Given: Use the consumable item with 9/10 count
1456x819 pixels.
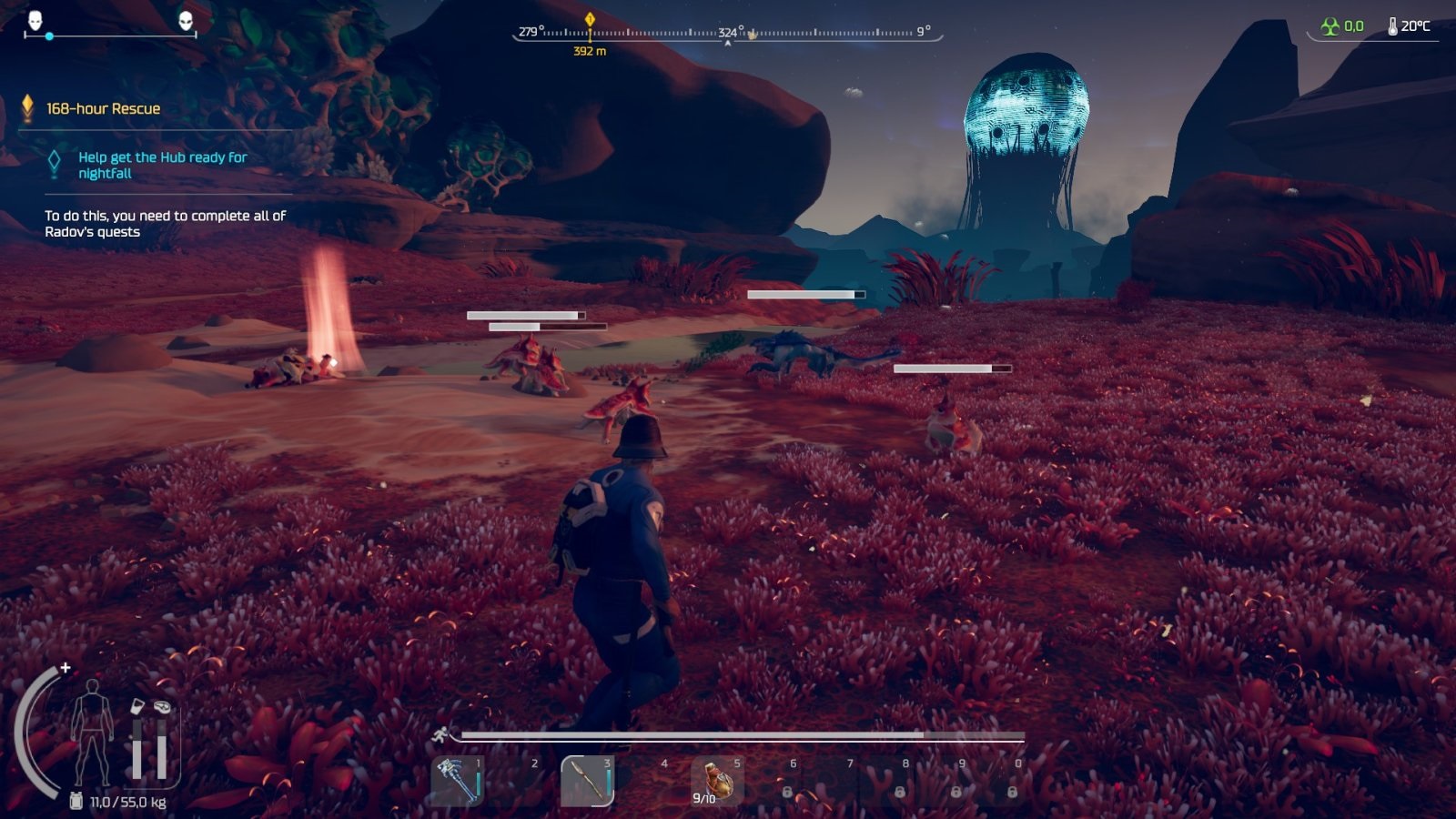Looking at the screenshot, I should point(717,781).
